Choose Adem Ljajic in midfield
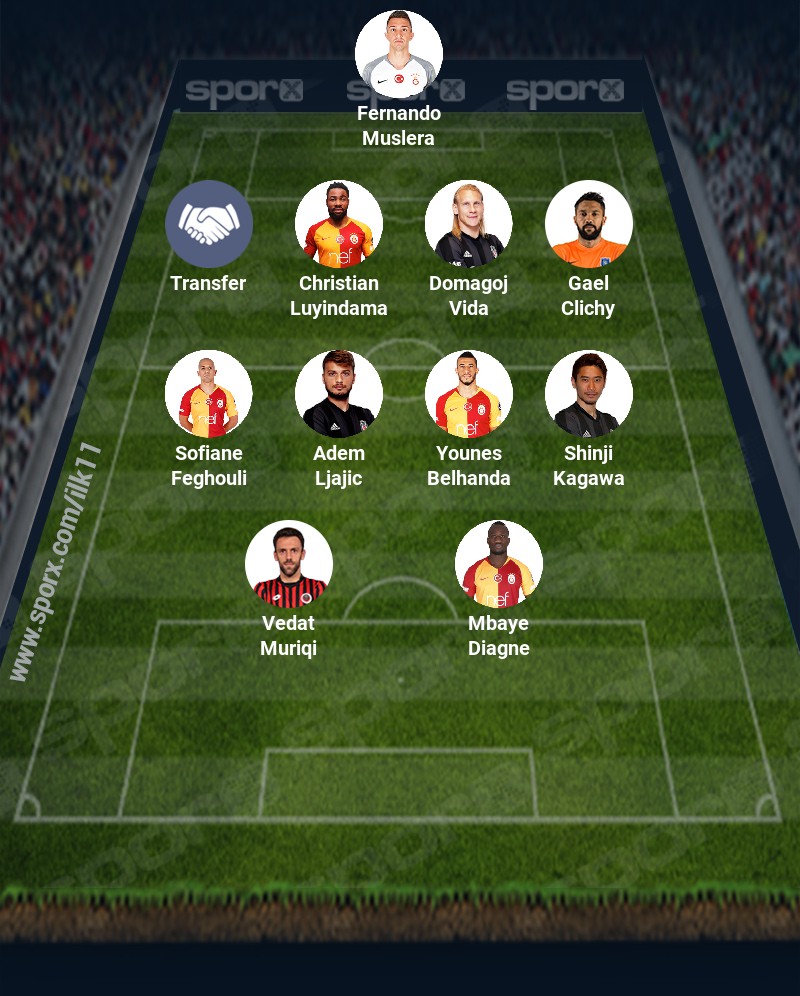Viewport: 800px width, 996px height. 339,394
